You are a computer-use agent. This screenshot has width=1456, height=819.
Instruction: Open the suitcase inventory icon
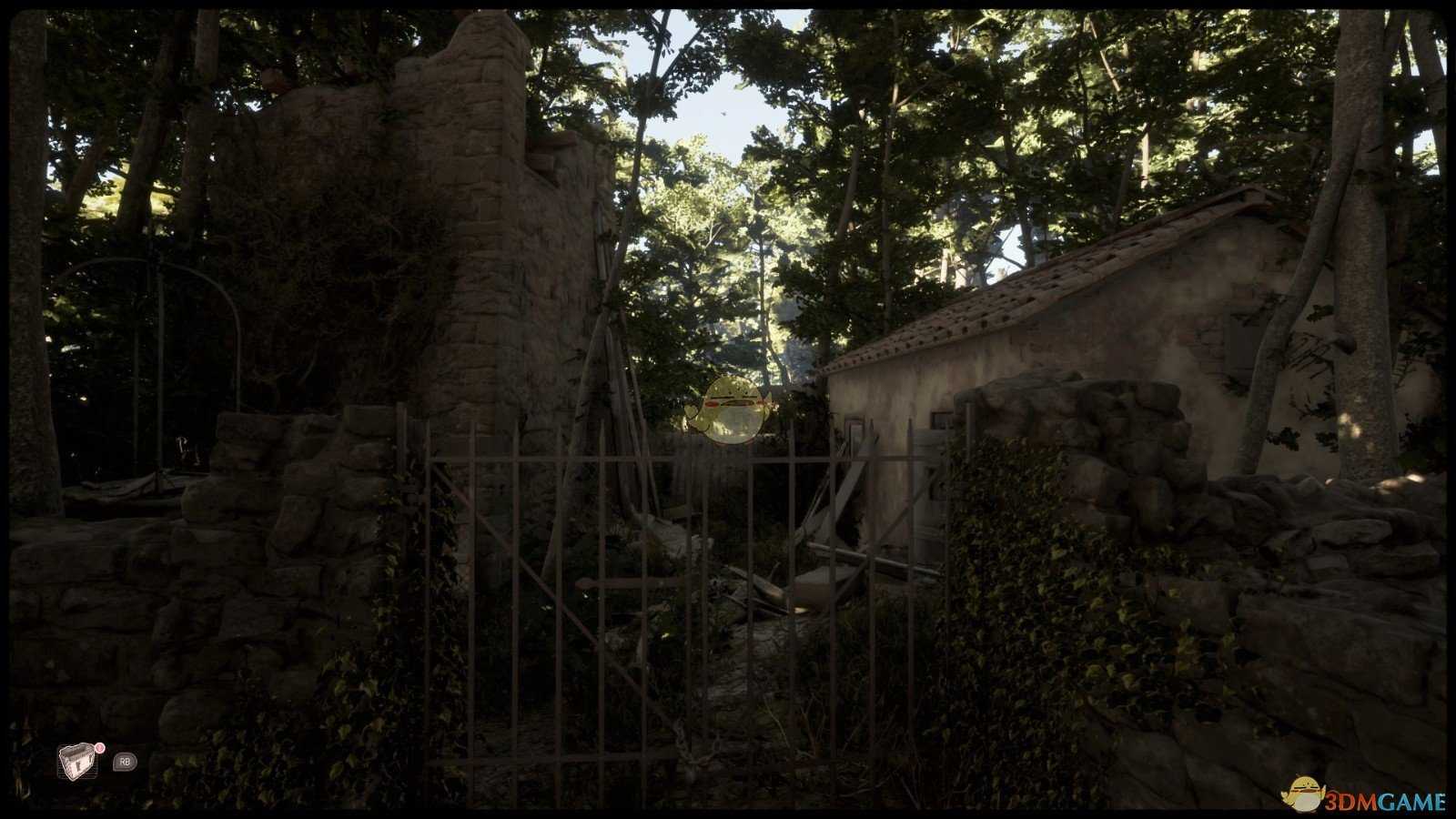(76, 762)
